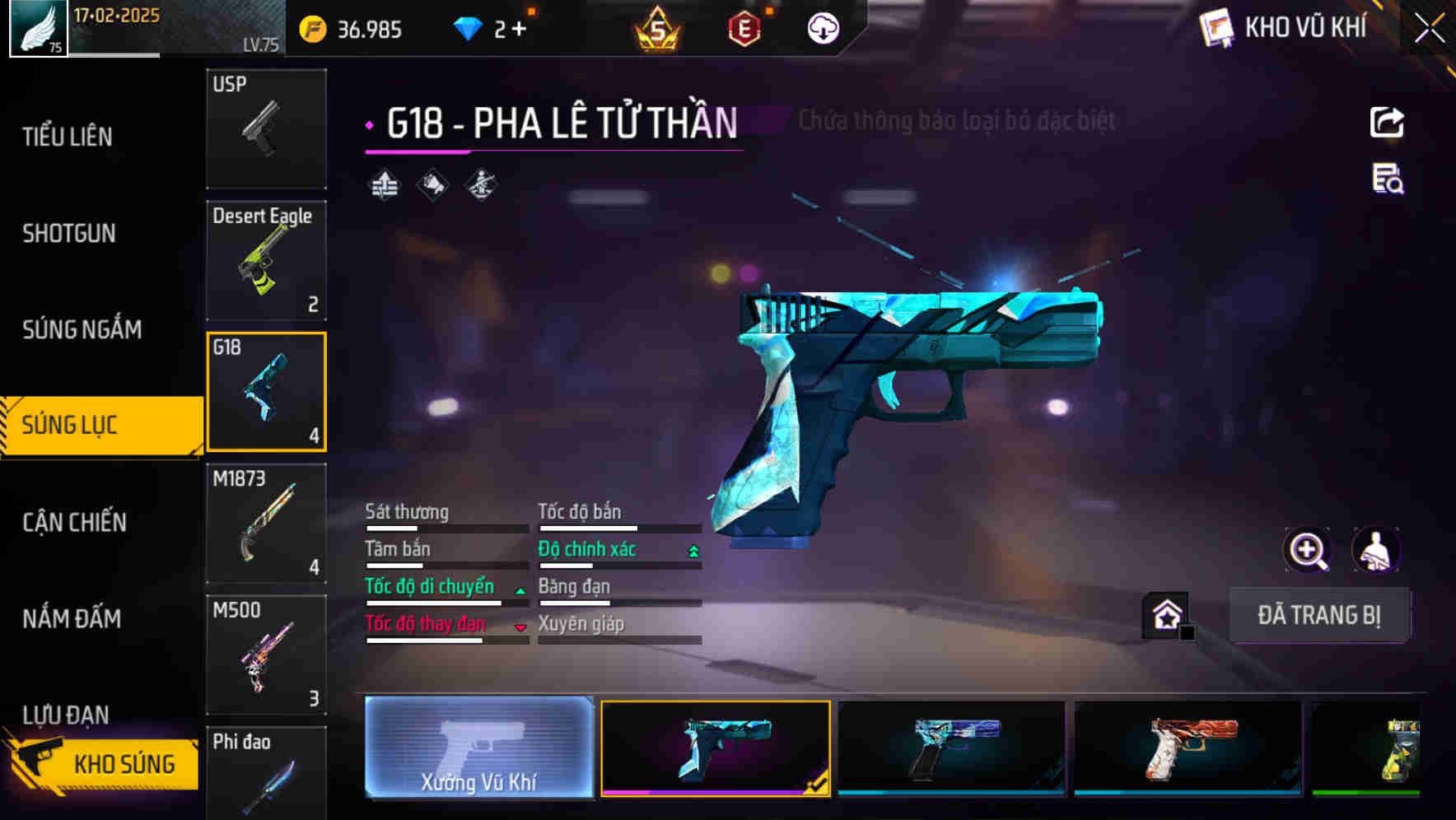The height and width of the screenshot is (820, 1456).
Task: Click the magnifier zoom icon near the gun
Action: coord(1309,550)
